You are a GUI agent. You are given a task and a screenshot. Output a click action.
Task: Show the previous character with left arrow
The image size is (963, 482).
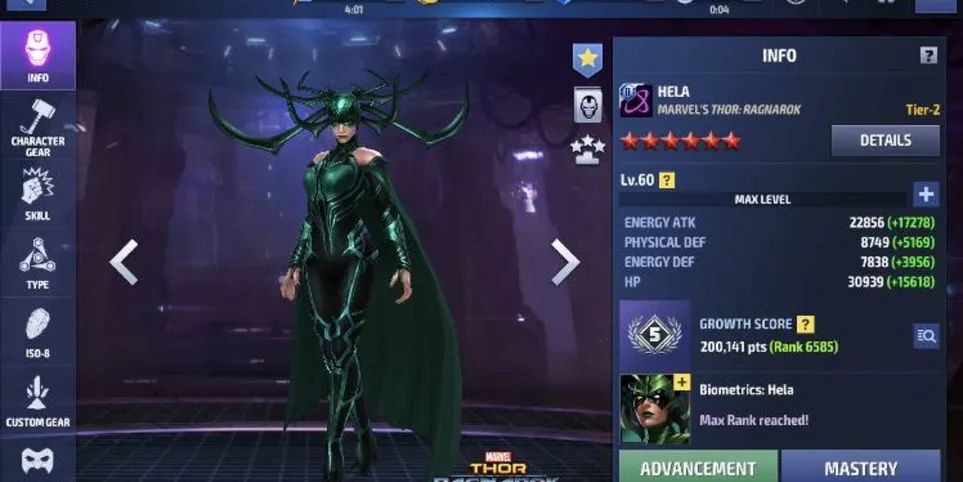click(123, 262)
